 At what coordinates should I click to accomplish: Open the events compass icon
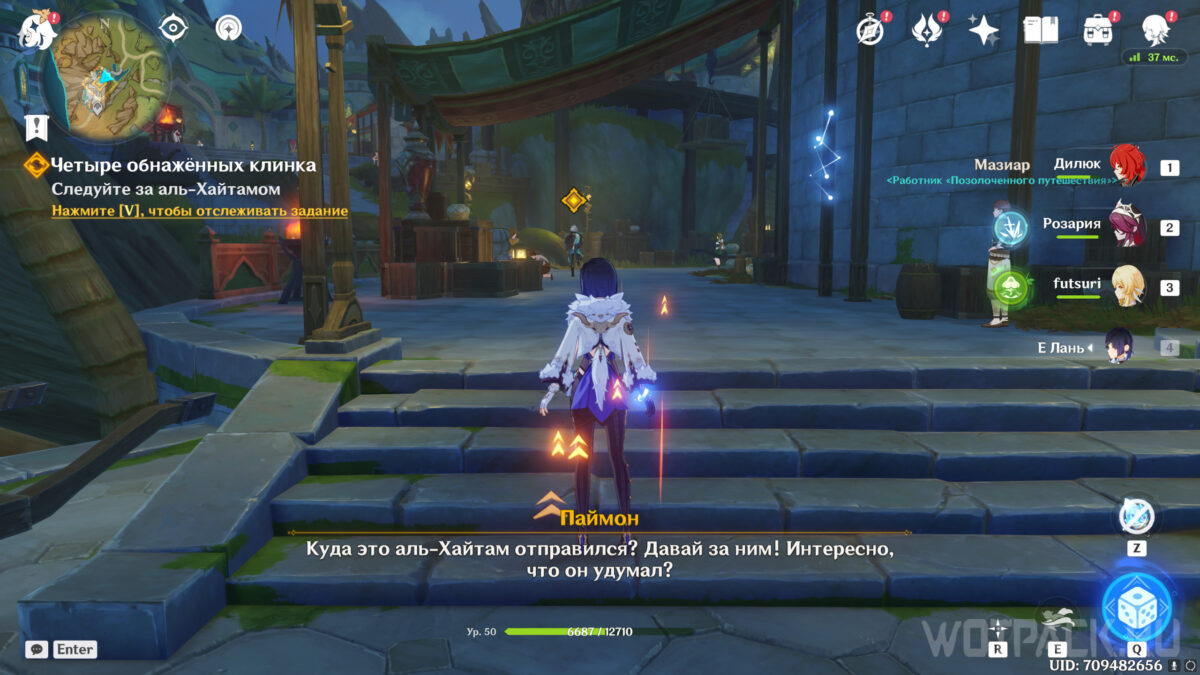pyautogui.click(x=870, y=30)
